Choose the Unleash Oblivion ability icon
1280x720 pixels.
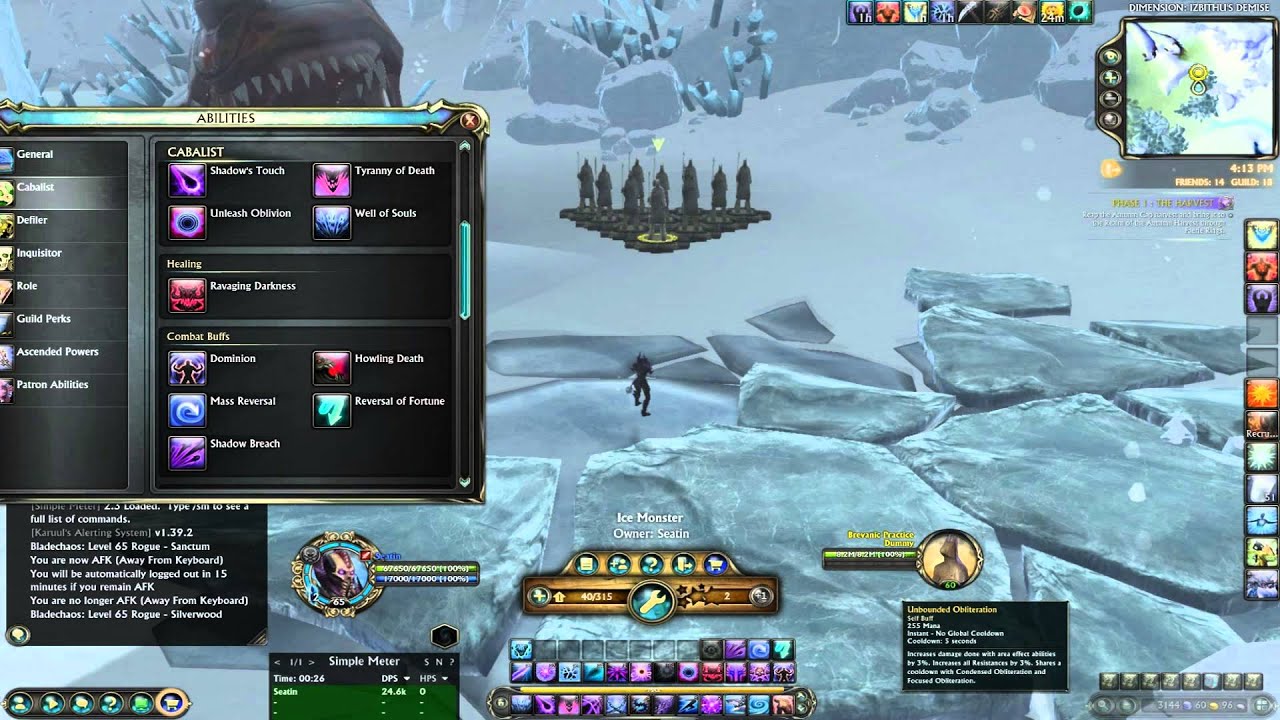187,222
